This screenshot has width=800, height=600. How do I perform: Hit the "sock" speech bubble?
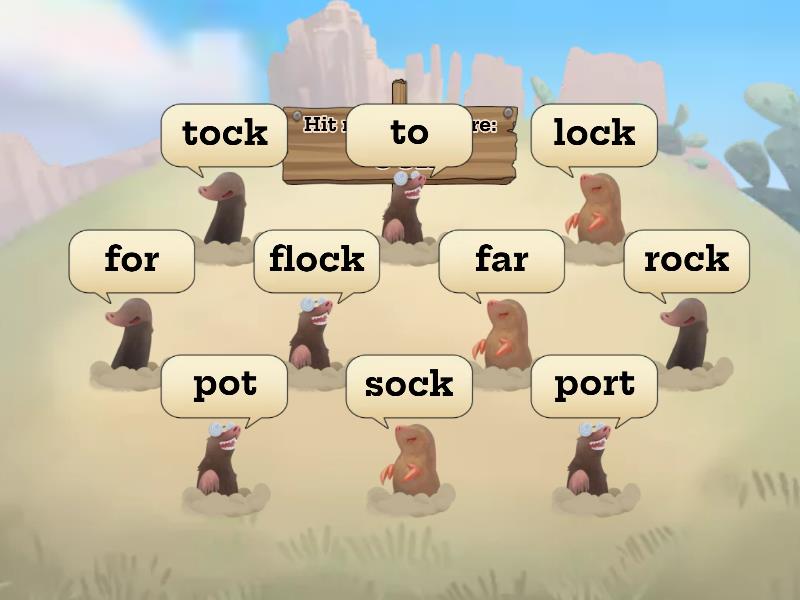click(x=409, y=385)
